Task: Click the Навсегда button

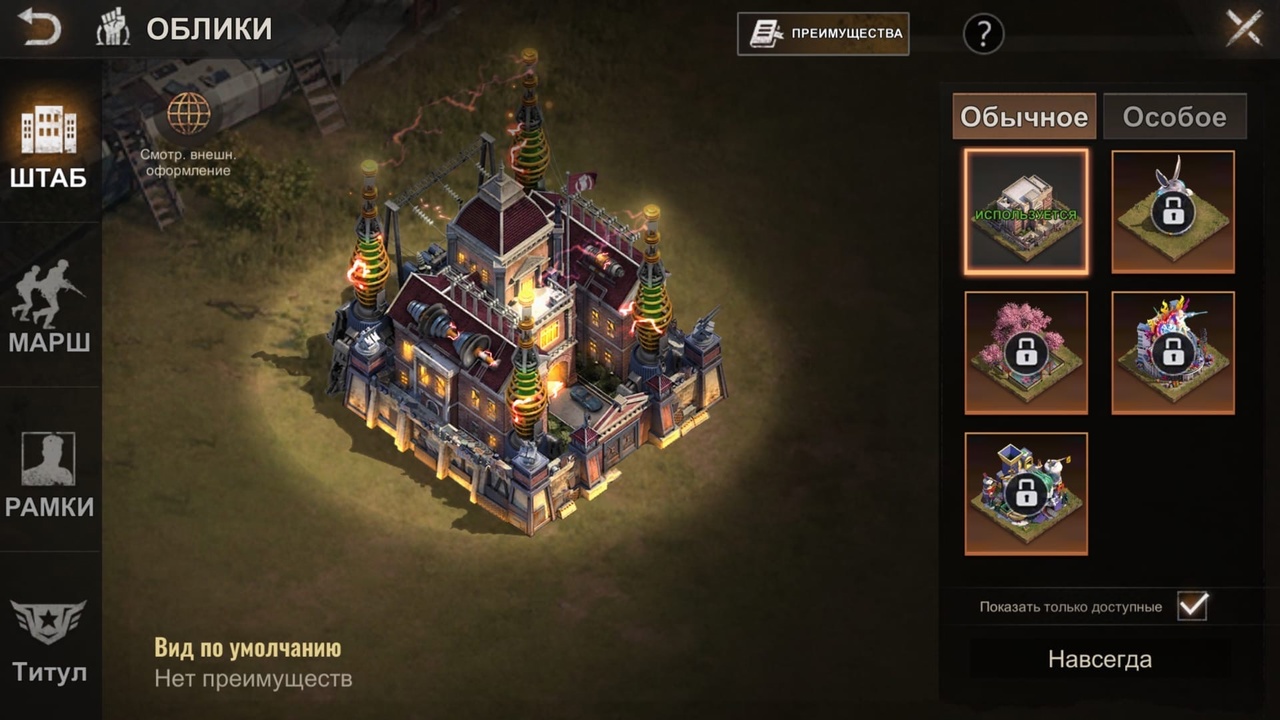Action: (1099, 659)
